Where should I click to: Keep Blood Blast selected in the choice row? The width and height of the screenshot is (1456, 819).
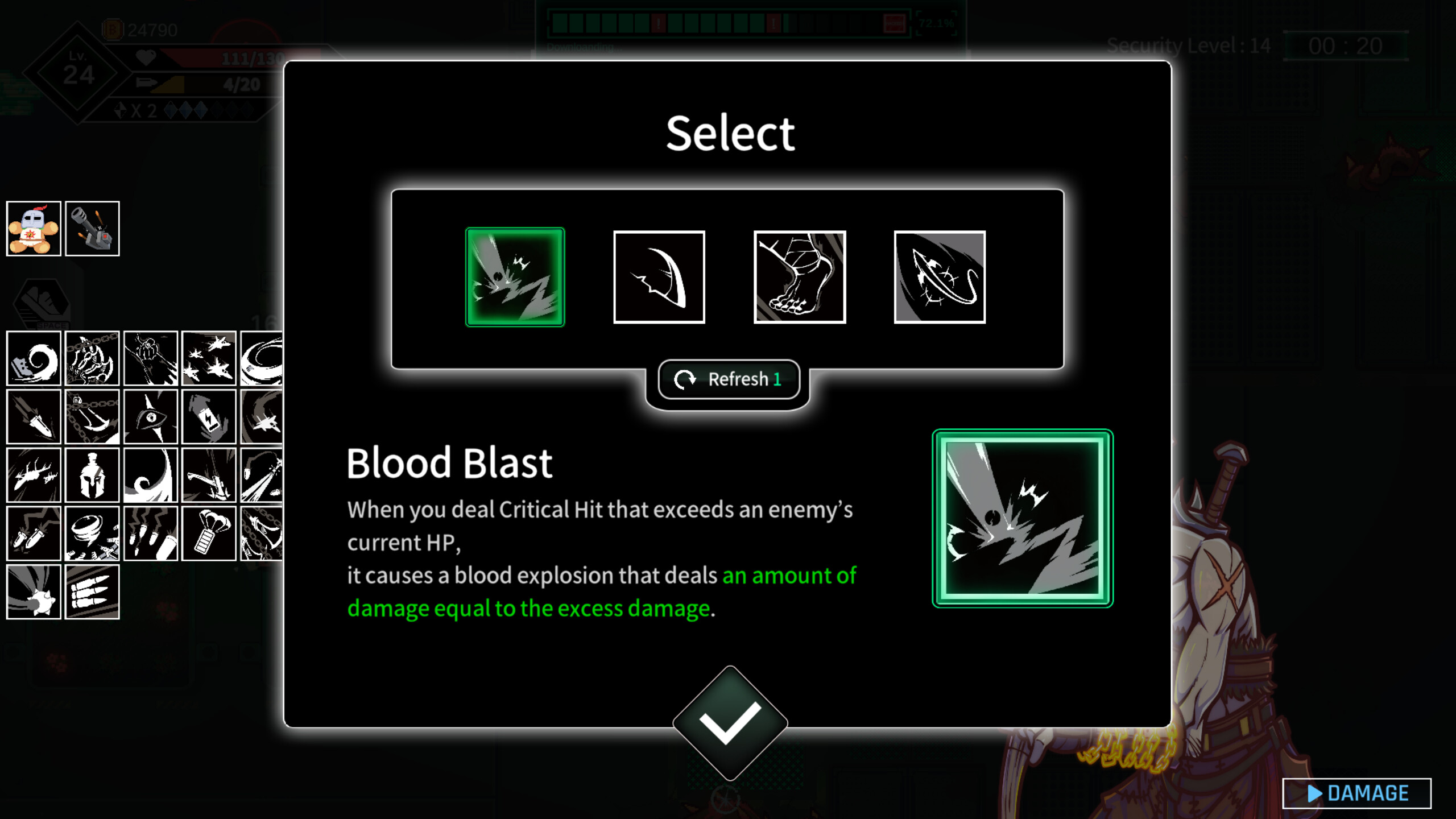point(515,275)
